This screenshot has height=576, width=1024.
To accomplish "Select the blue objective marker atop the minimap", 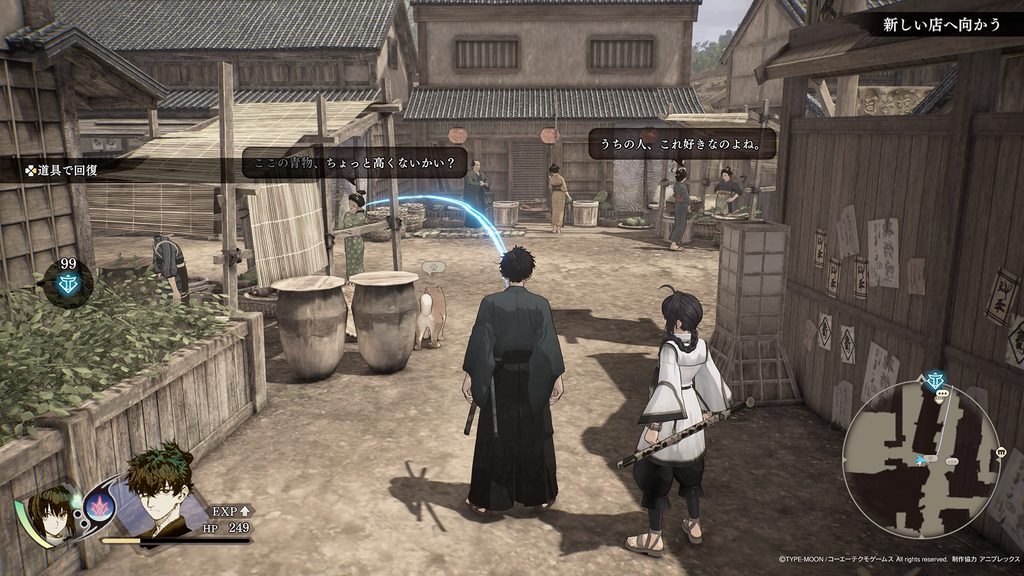I will point(935,380).
